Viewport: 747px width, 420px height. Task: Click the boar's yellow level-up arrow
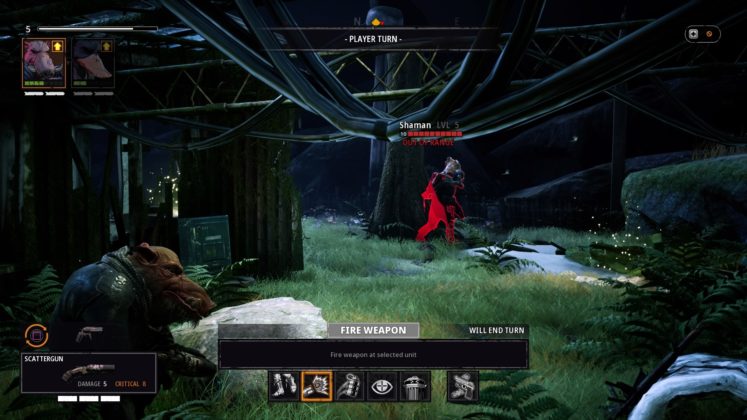click(57, 46)
